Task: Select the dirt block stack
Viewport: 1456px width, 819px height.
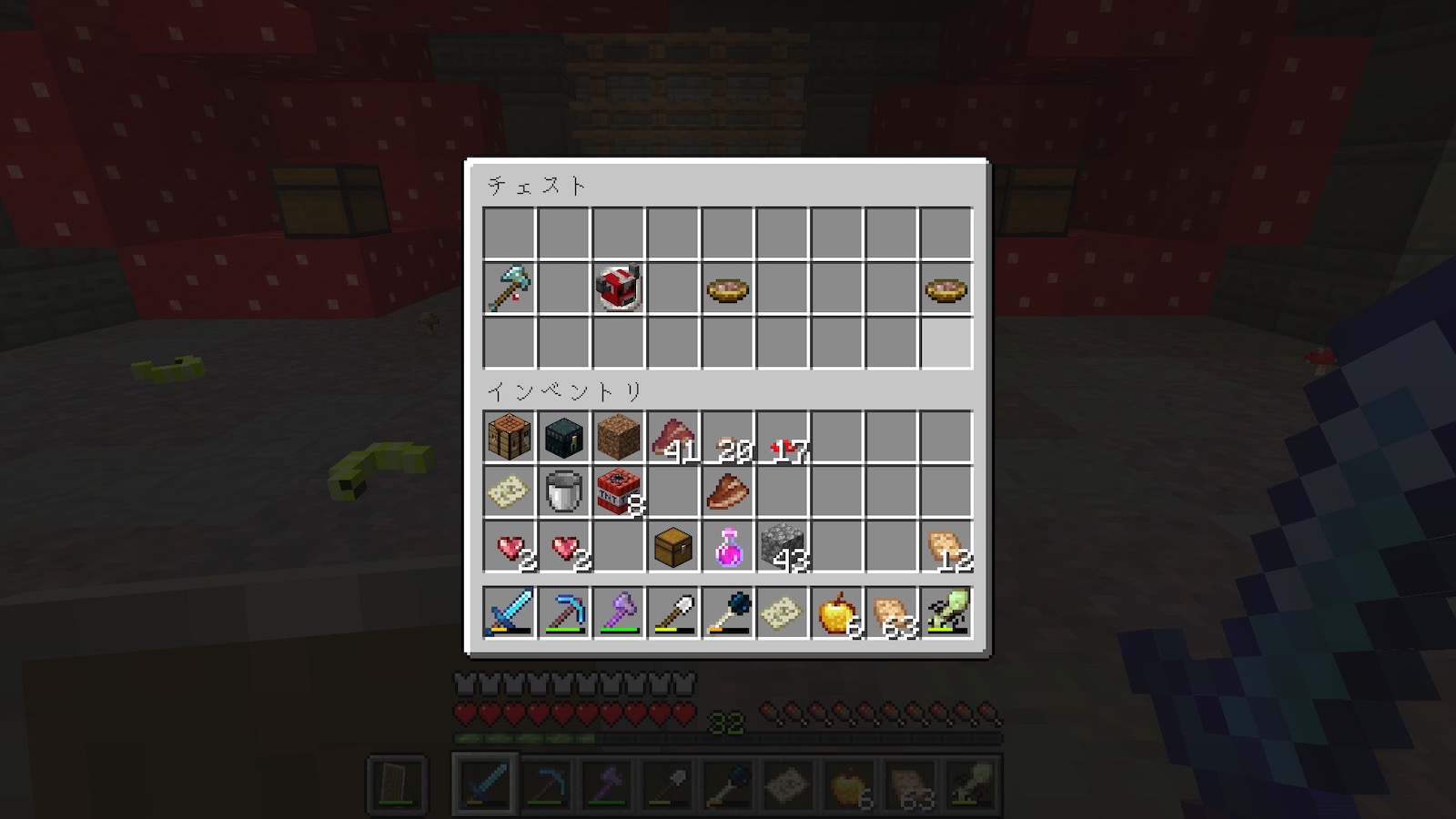Action: click(x=618, y=438)
